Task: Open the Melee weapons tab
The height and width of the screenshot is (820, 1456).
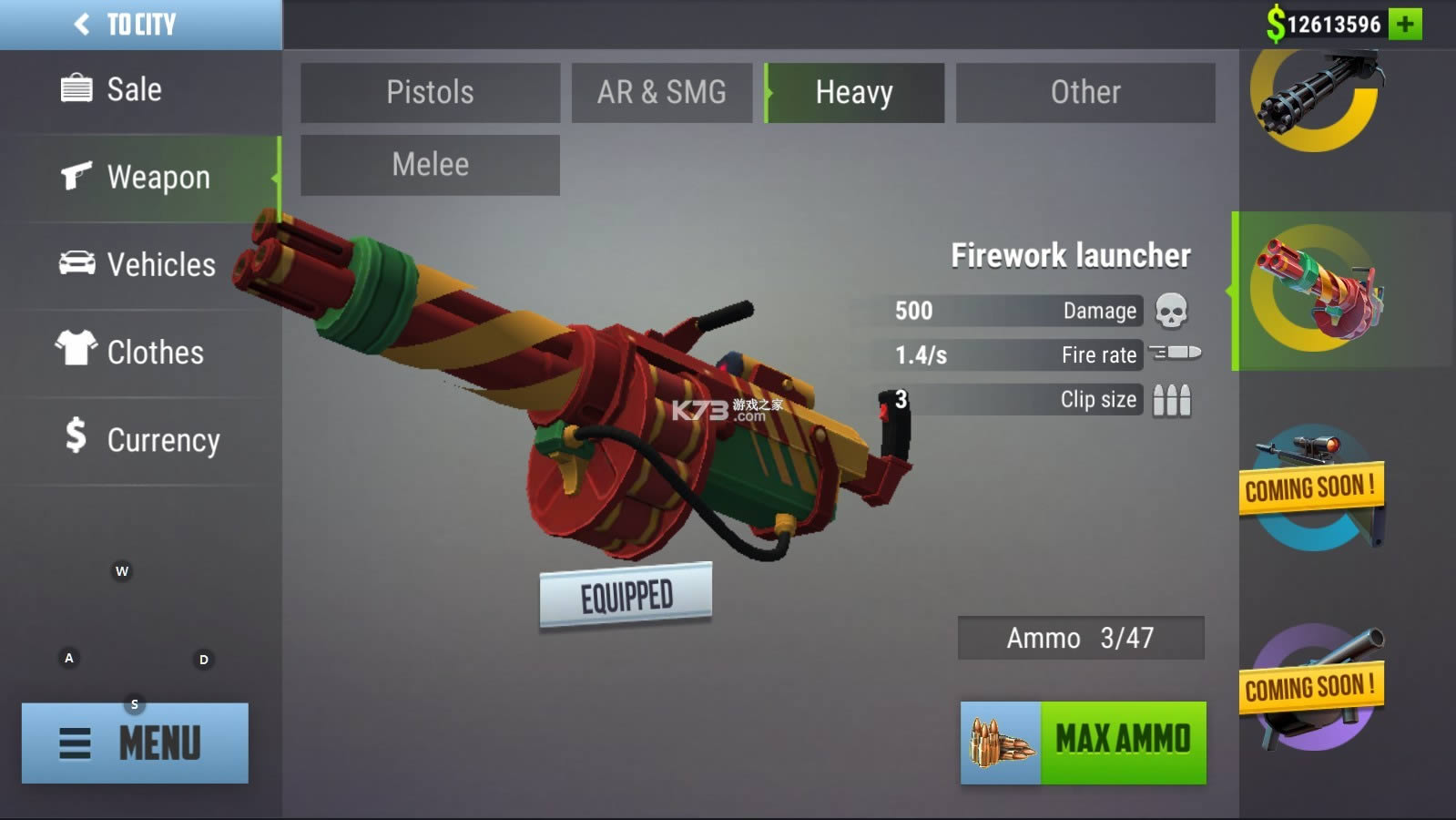Action: (x=430, y=165)
